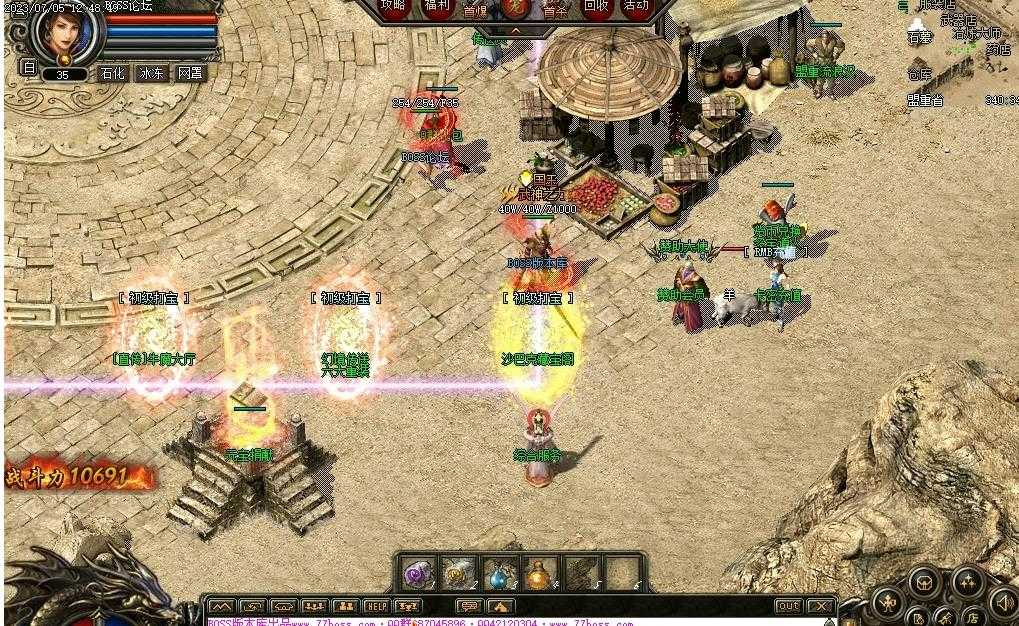Click the 冰冻 status button
The image size is (1019, 626).
point(152,73)
